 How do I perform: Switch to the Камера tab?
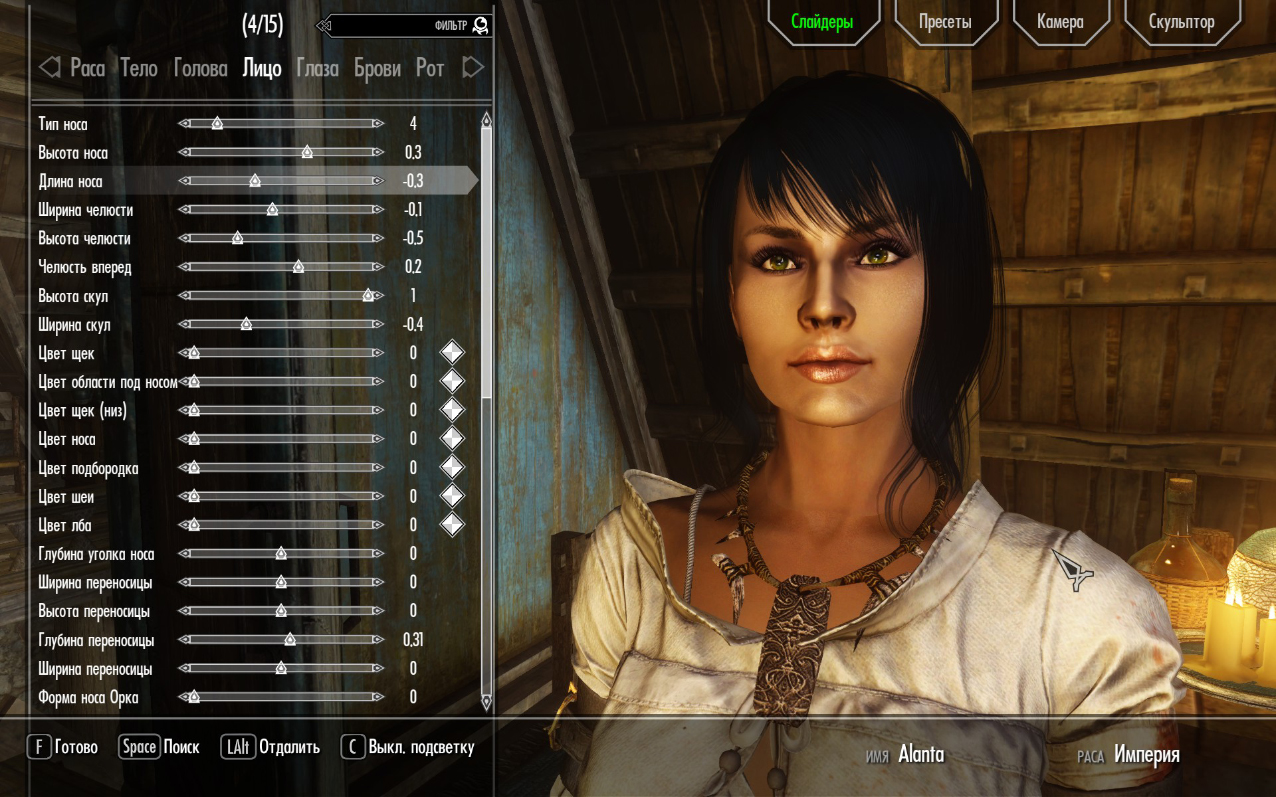pos(1060,22)
